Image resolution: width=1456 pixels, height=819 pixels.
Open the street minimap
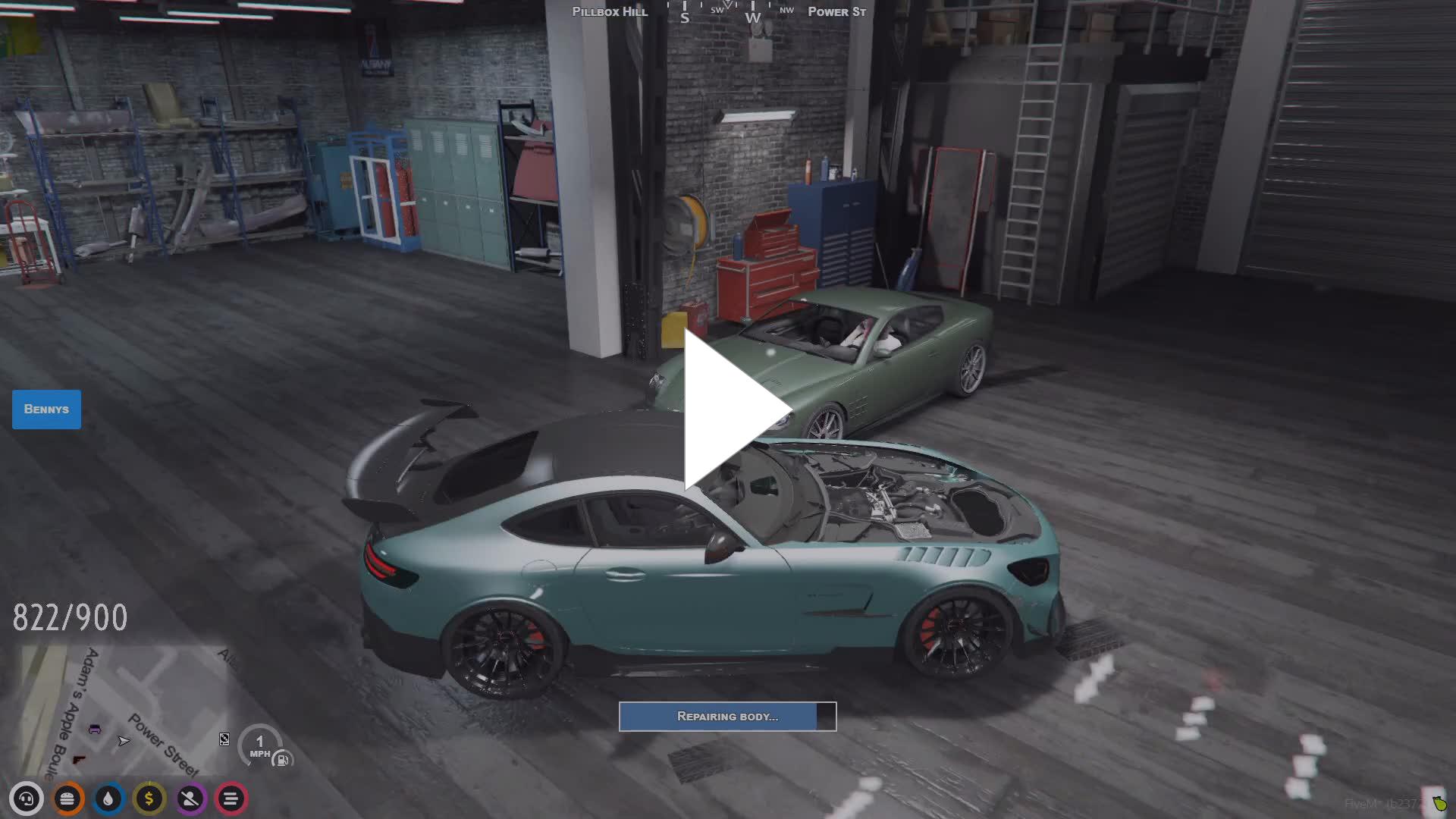(121, 709)
